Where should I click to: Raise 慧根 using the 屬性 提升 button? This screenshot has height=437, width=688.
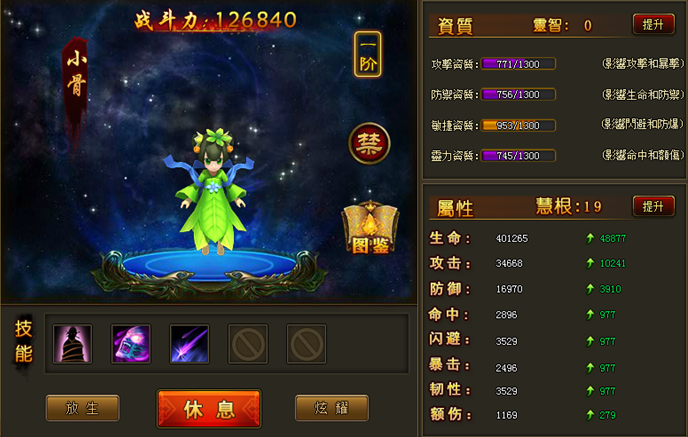coord(653,206)
